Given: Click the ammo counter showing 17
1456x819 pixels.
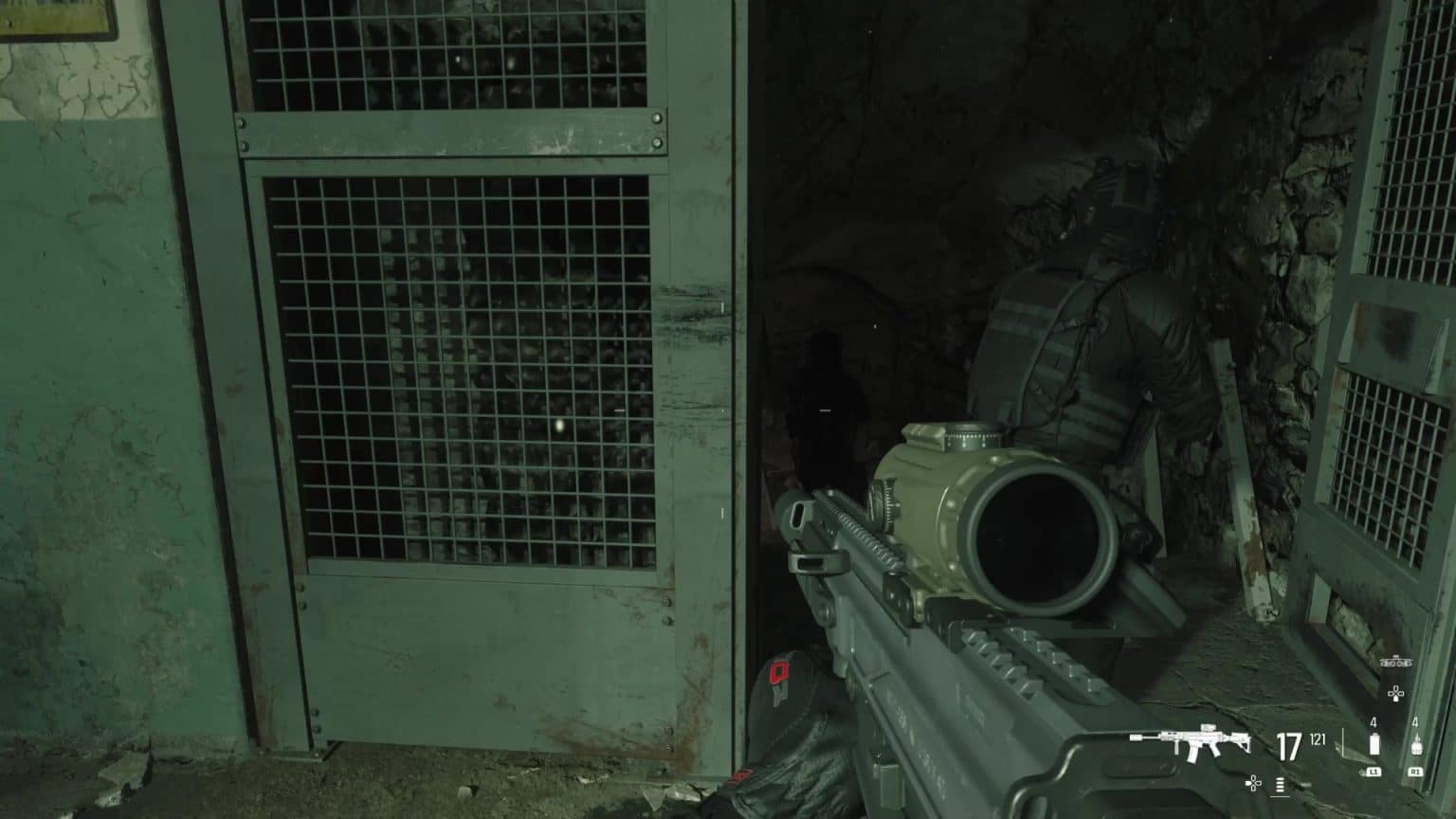Looking at the screenshot, I should (x=1289, y=745).
